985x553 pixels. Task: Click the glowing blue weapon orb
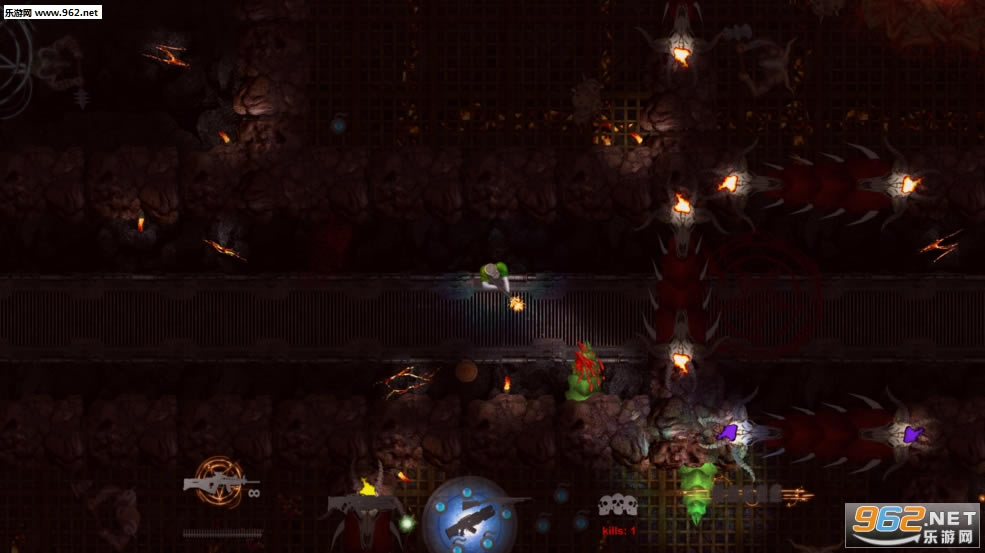(x=470, y=515)
